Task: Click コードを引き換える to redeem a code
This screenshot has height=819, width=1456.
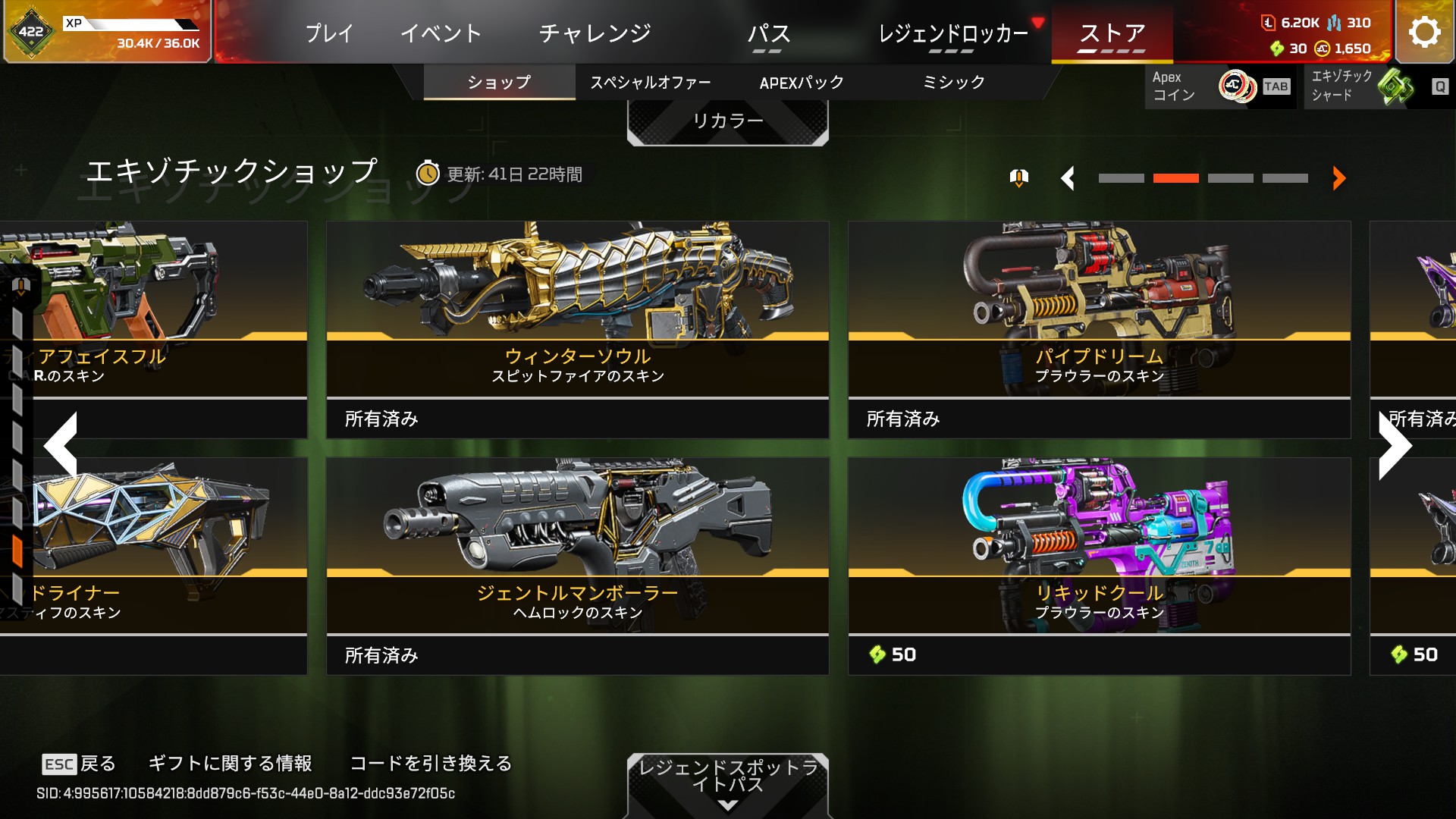Action: coord(431,763)
